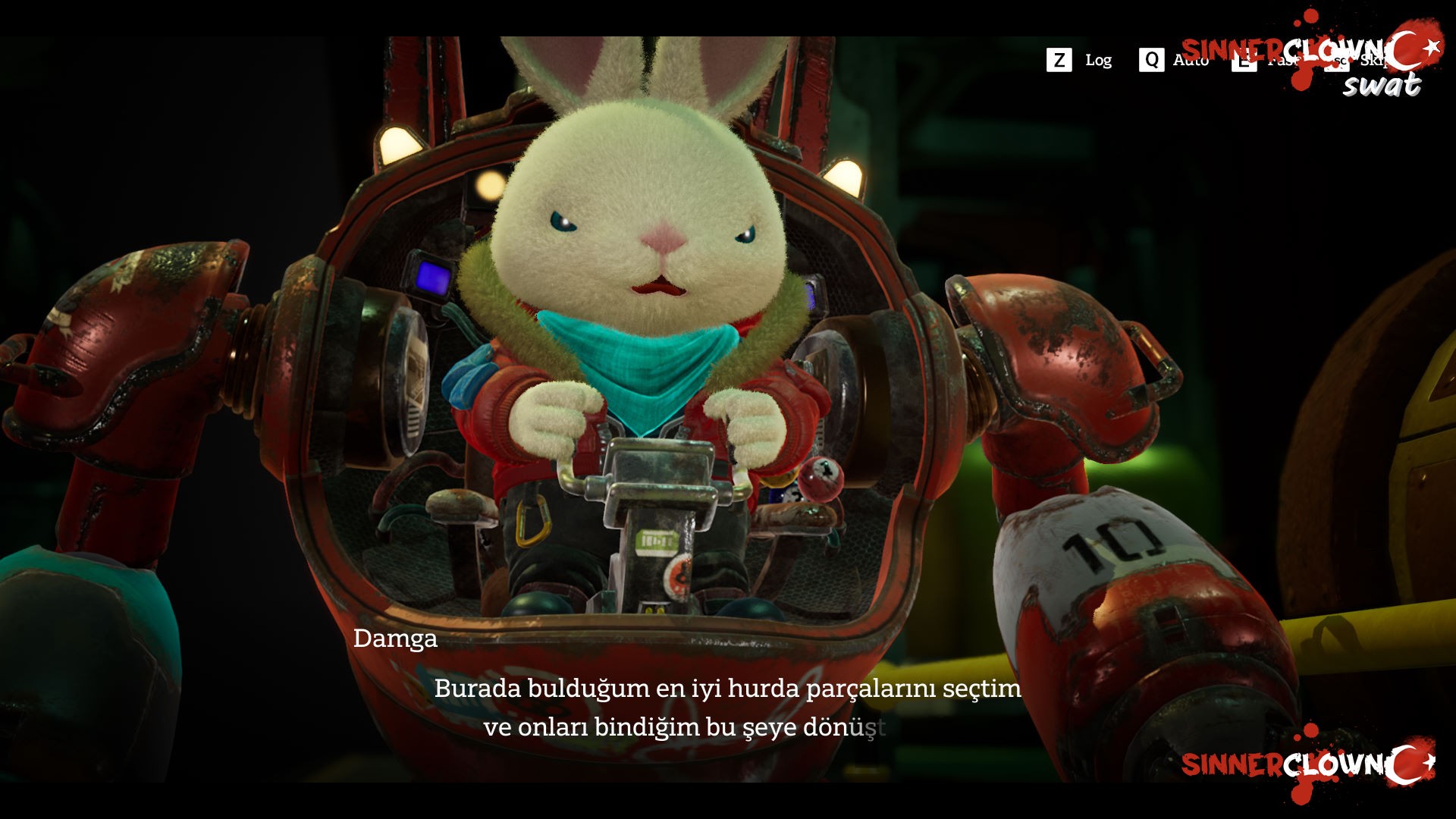Click the Q keyboard key icon

(1151, 60)
